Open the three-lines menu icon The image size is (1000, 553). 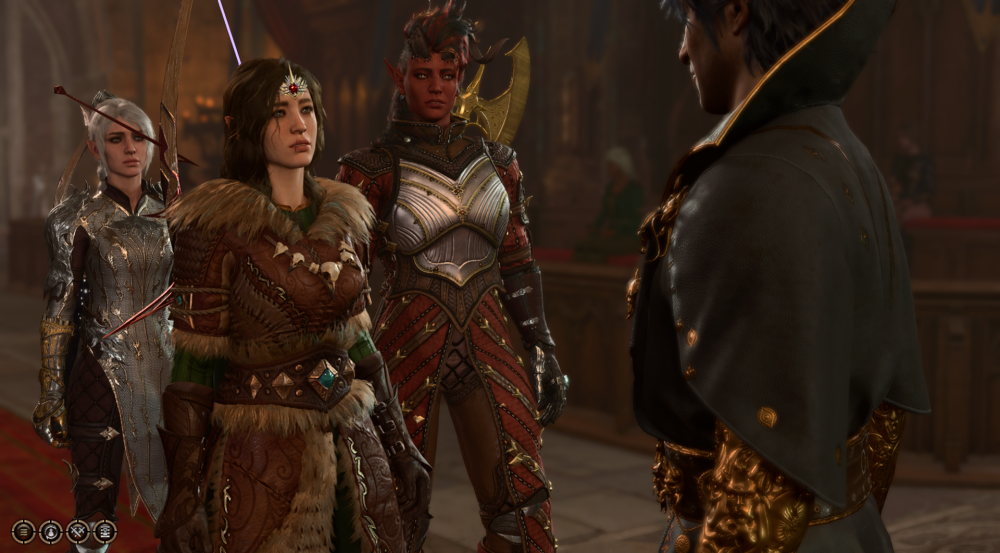pyautogui.click(x=23, y=532)
